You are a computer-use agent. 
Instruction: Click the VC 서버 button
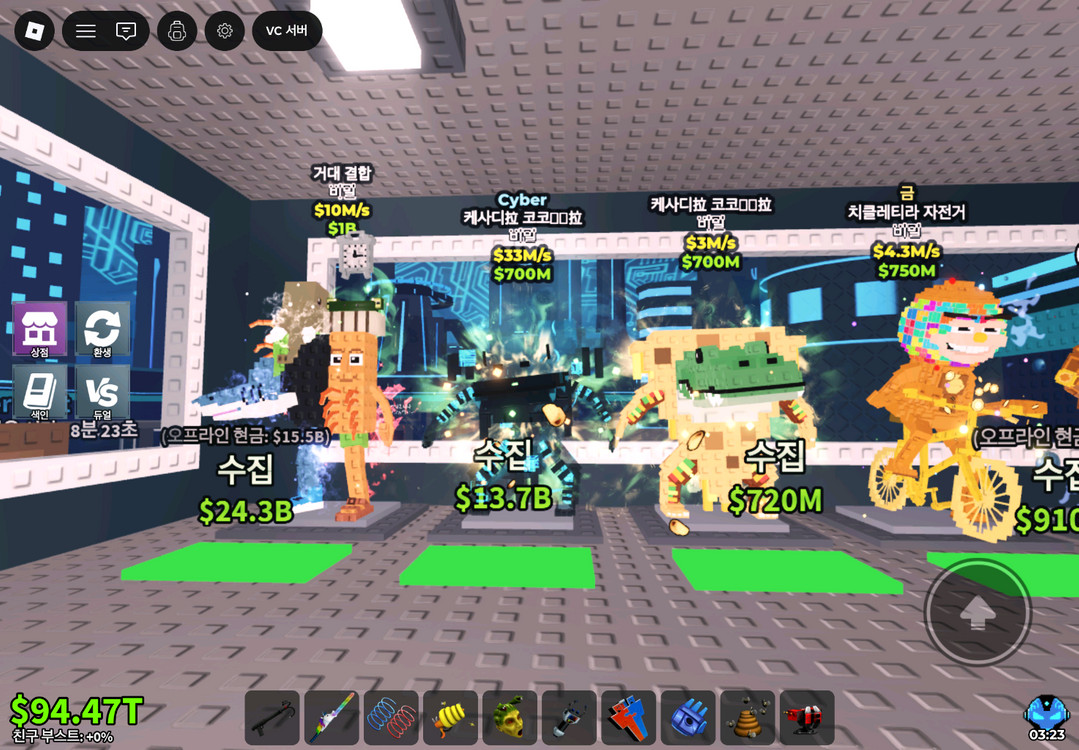pyautogui.click(x=287, y=31)
